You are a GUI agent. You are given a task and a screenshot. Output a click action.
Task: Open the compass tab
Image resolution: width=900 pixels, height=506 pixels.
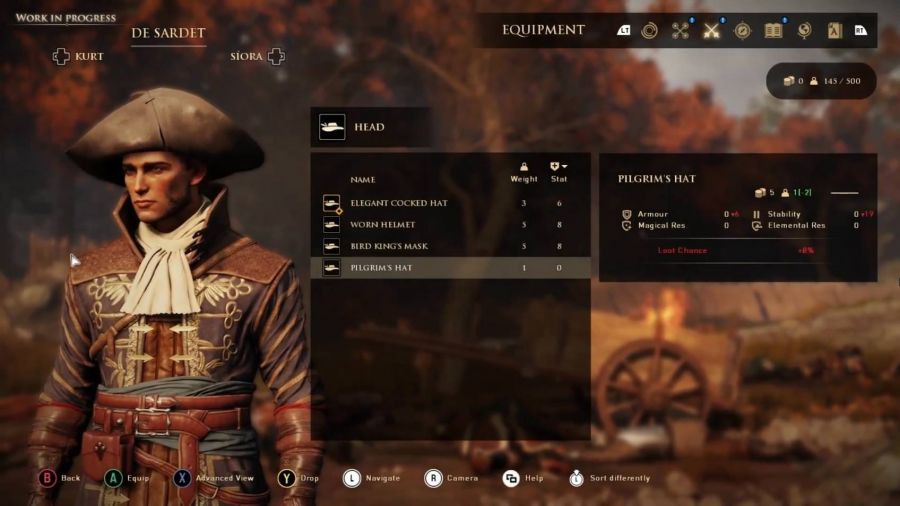(742, 30)
